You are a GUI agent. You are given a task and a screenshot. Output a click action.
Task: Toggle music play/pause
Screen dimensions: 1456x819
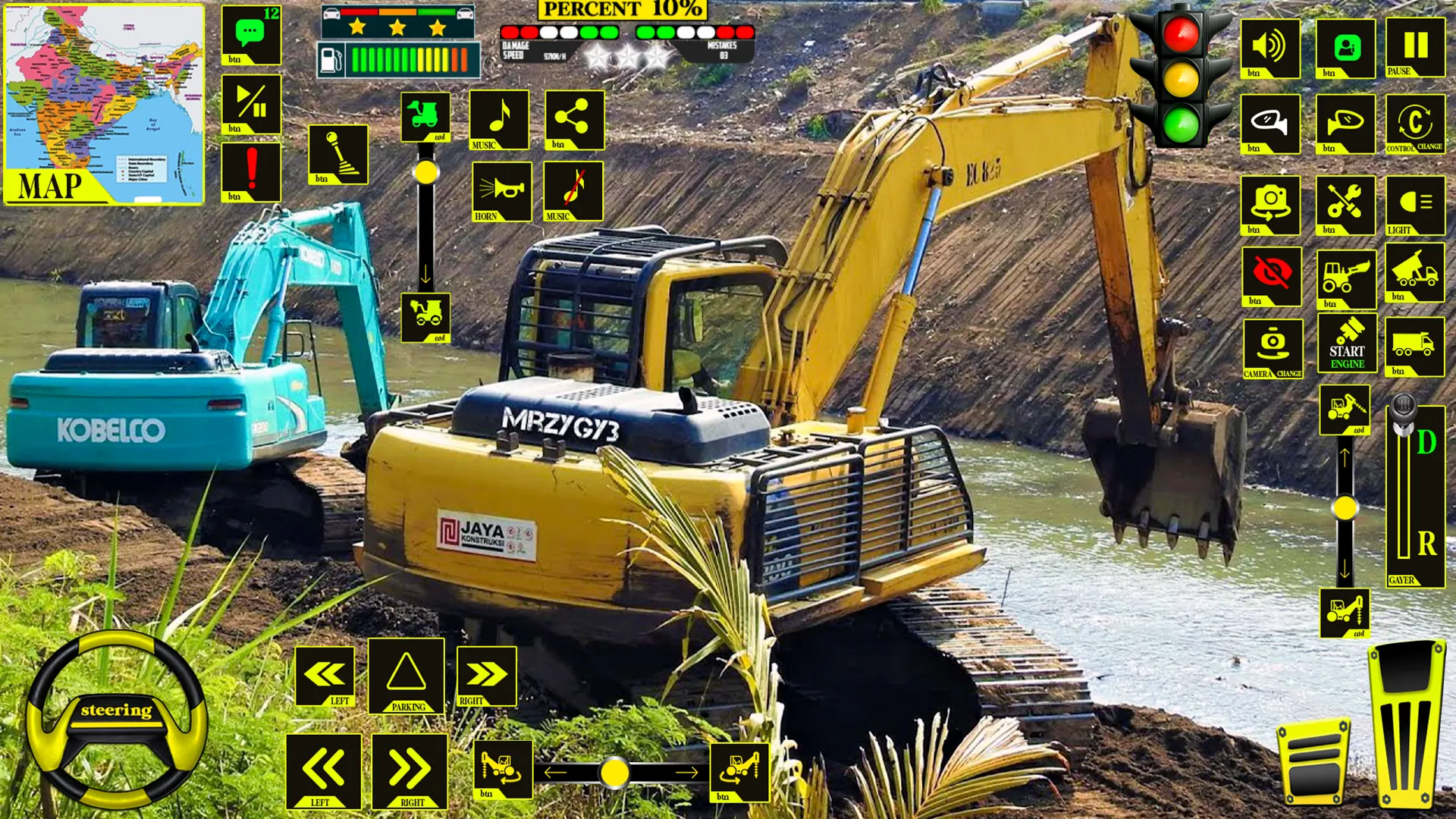click(250, 108)
